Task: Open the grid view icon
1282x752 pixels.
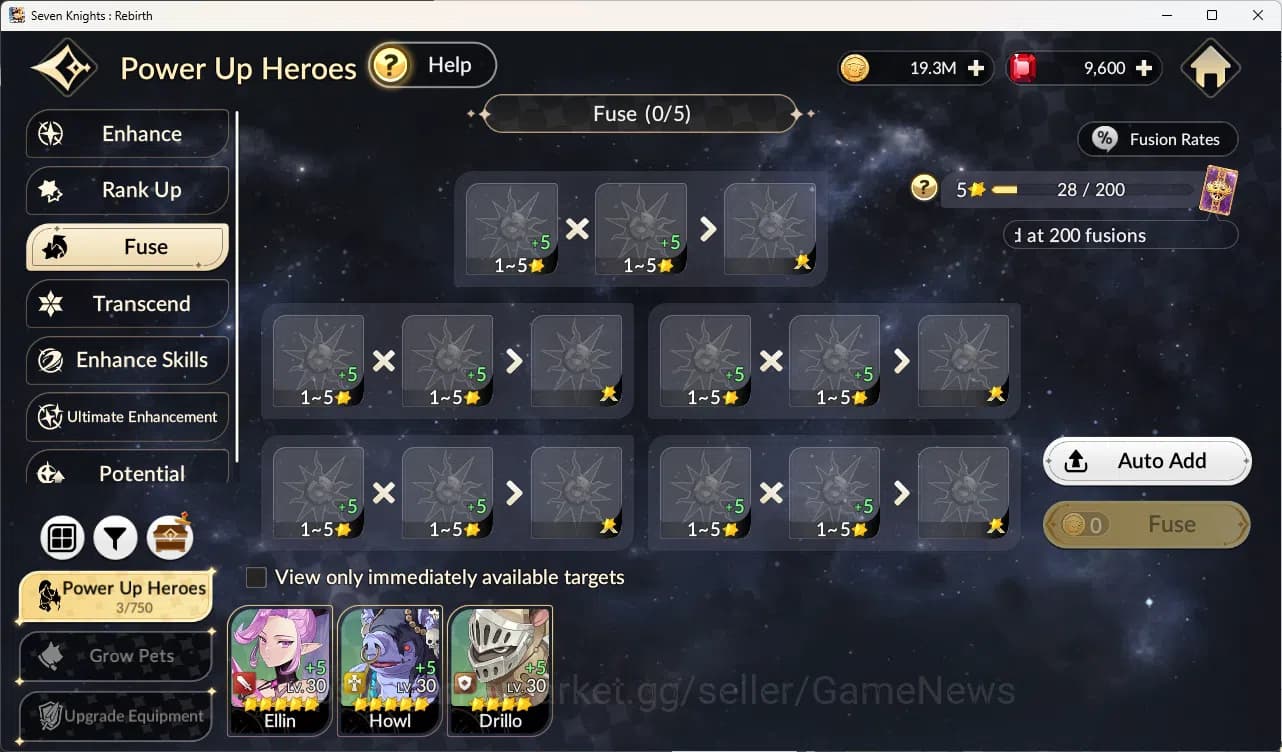Action: [61, 538]
